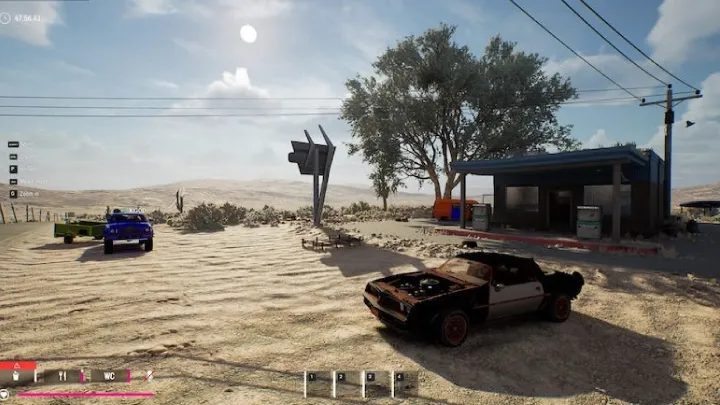Select hotbar slot number 2
The width and height of the screenshot is (720, 405).
pyautogui.click(x=347, y=384)
